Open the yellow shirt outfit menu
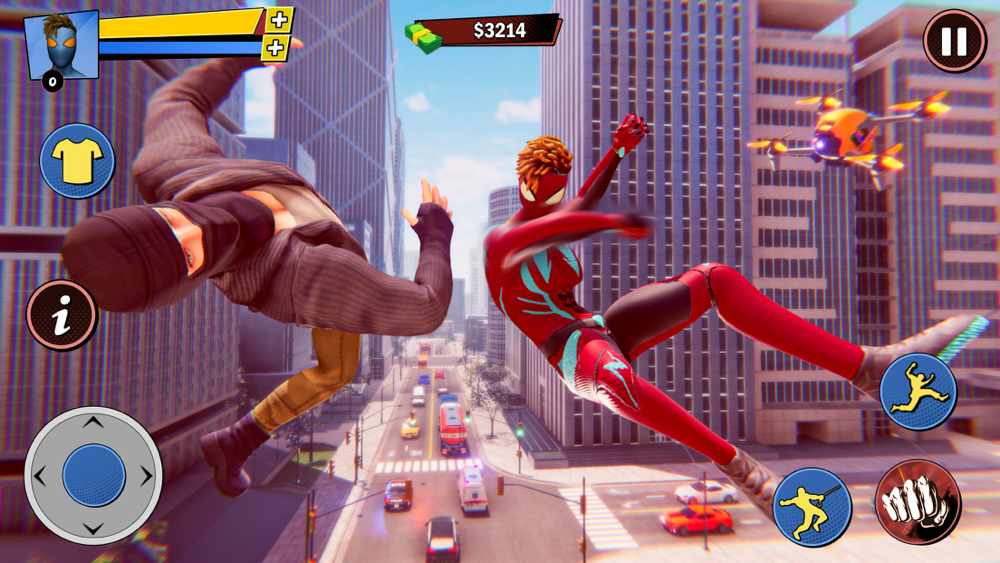1000x563 pixels. coord(77,161)
